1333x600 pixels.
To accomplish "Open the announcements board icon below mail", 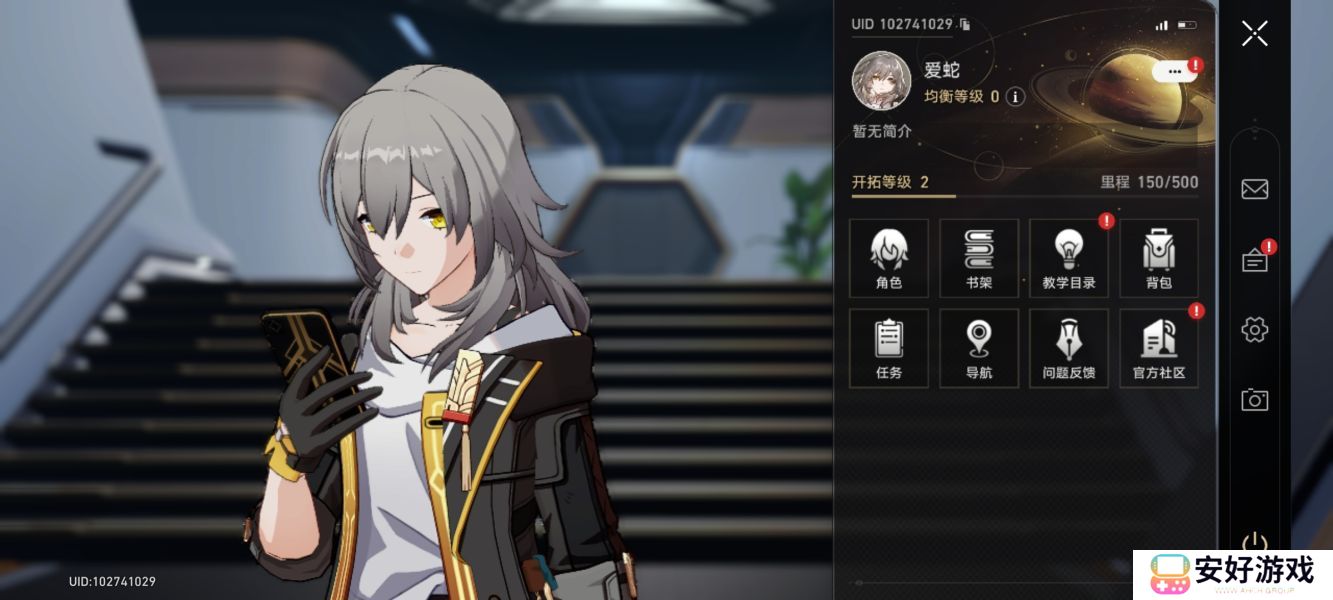I will coord(1254,261).
